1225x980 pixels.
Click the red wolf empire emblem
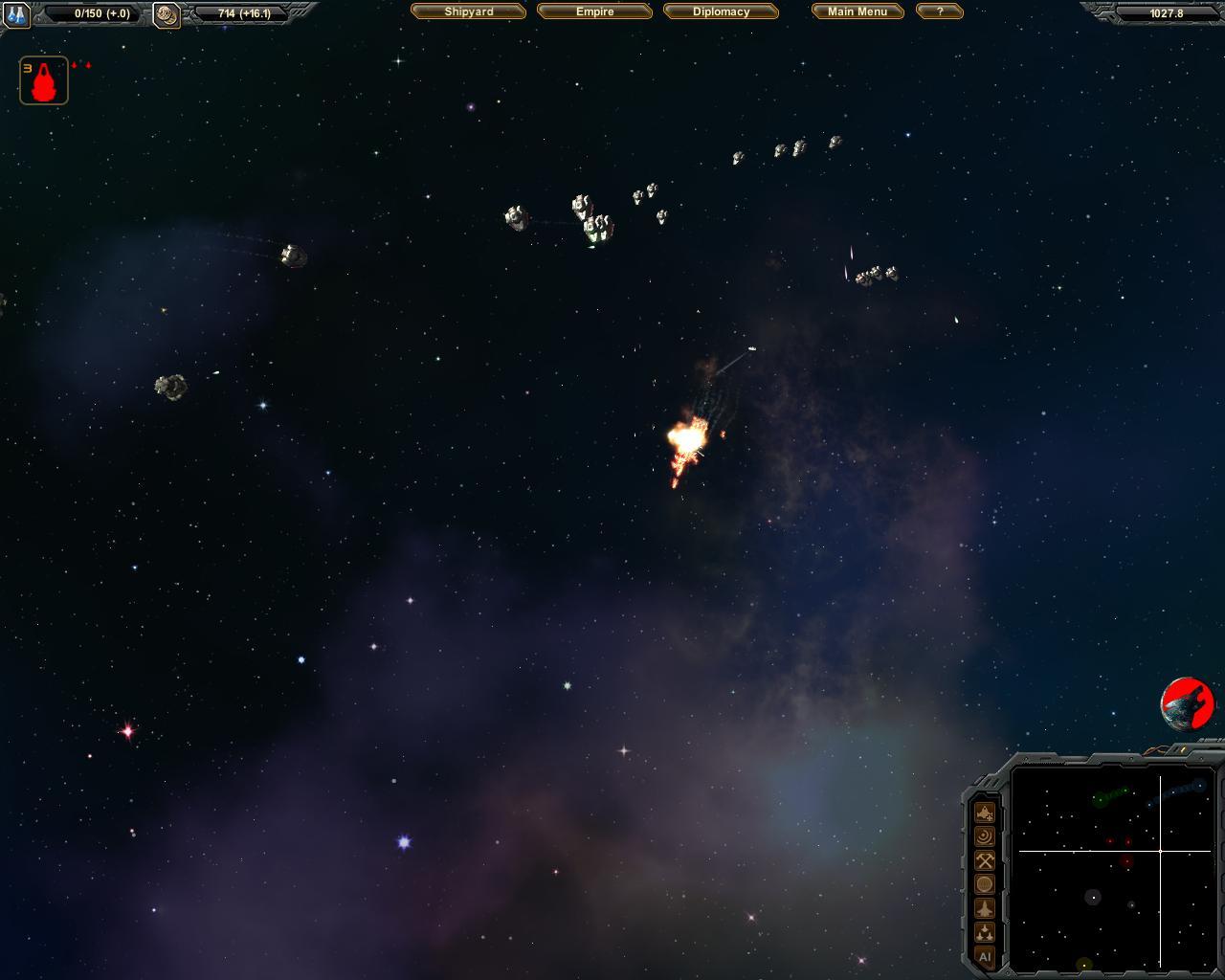1188,704
